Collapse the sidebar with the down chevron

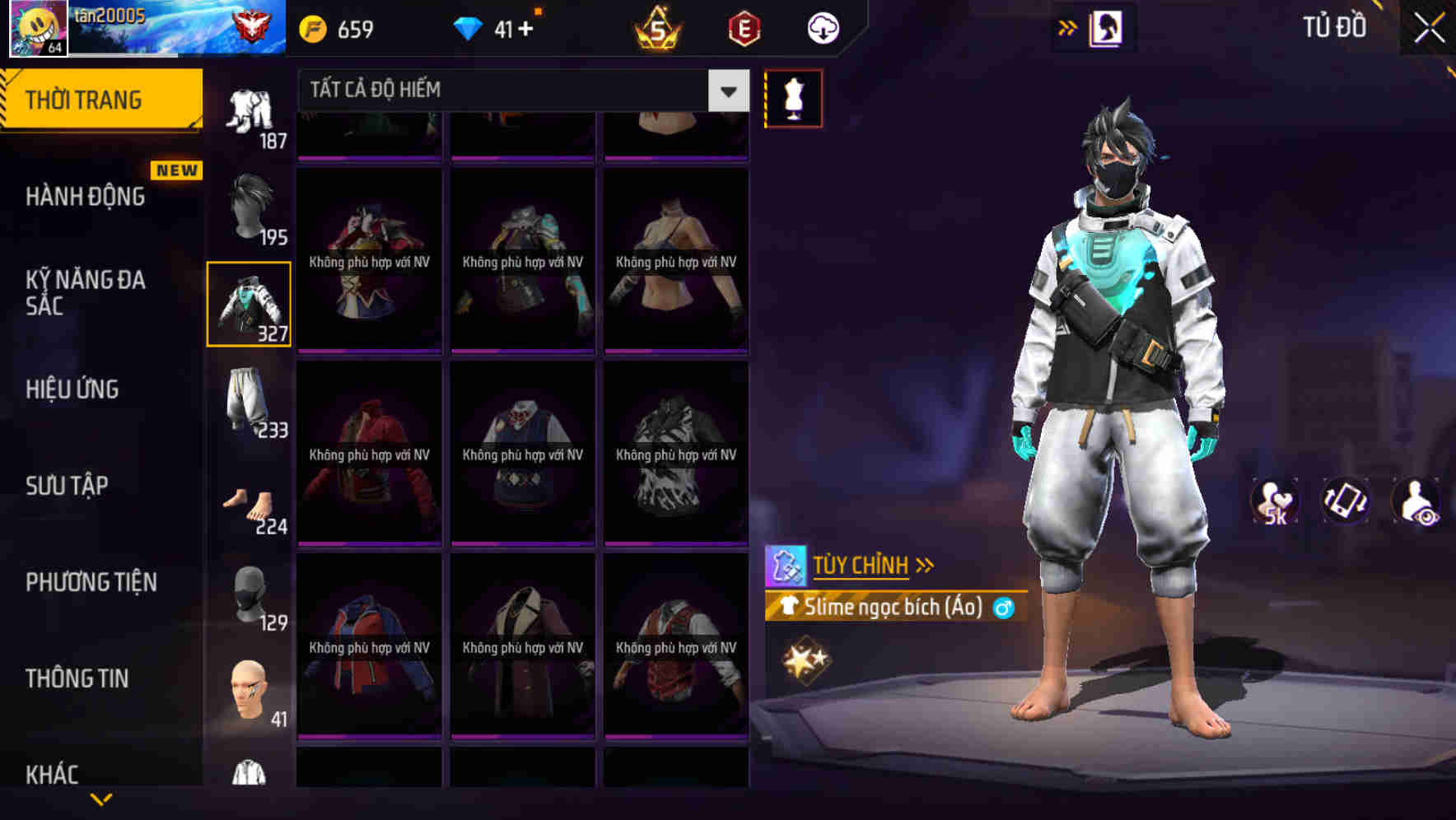tap(101, 798)
